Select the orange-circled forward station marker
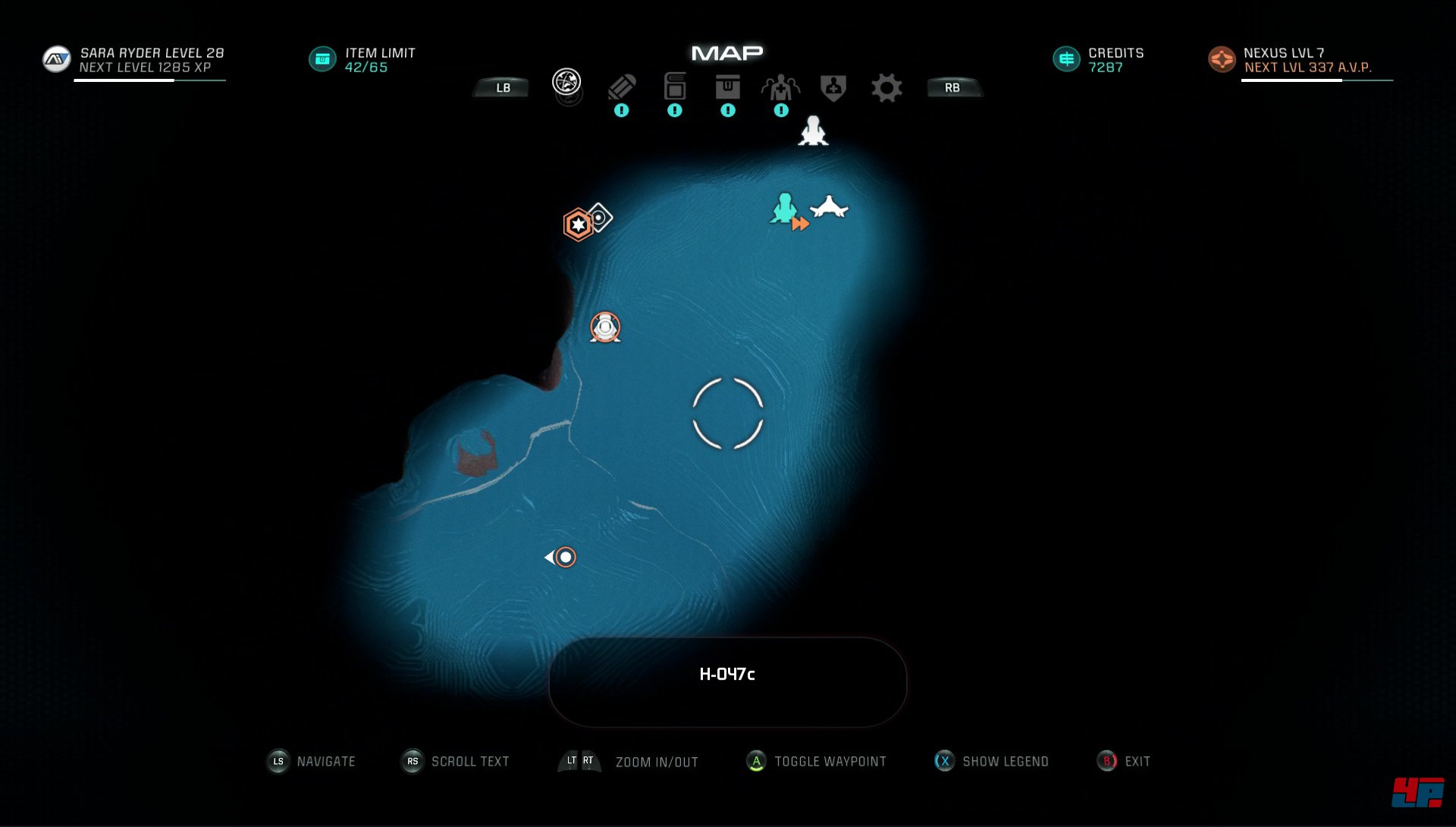The width and height of the screenshot is (1456, 827). [x=605, y=327]
